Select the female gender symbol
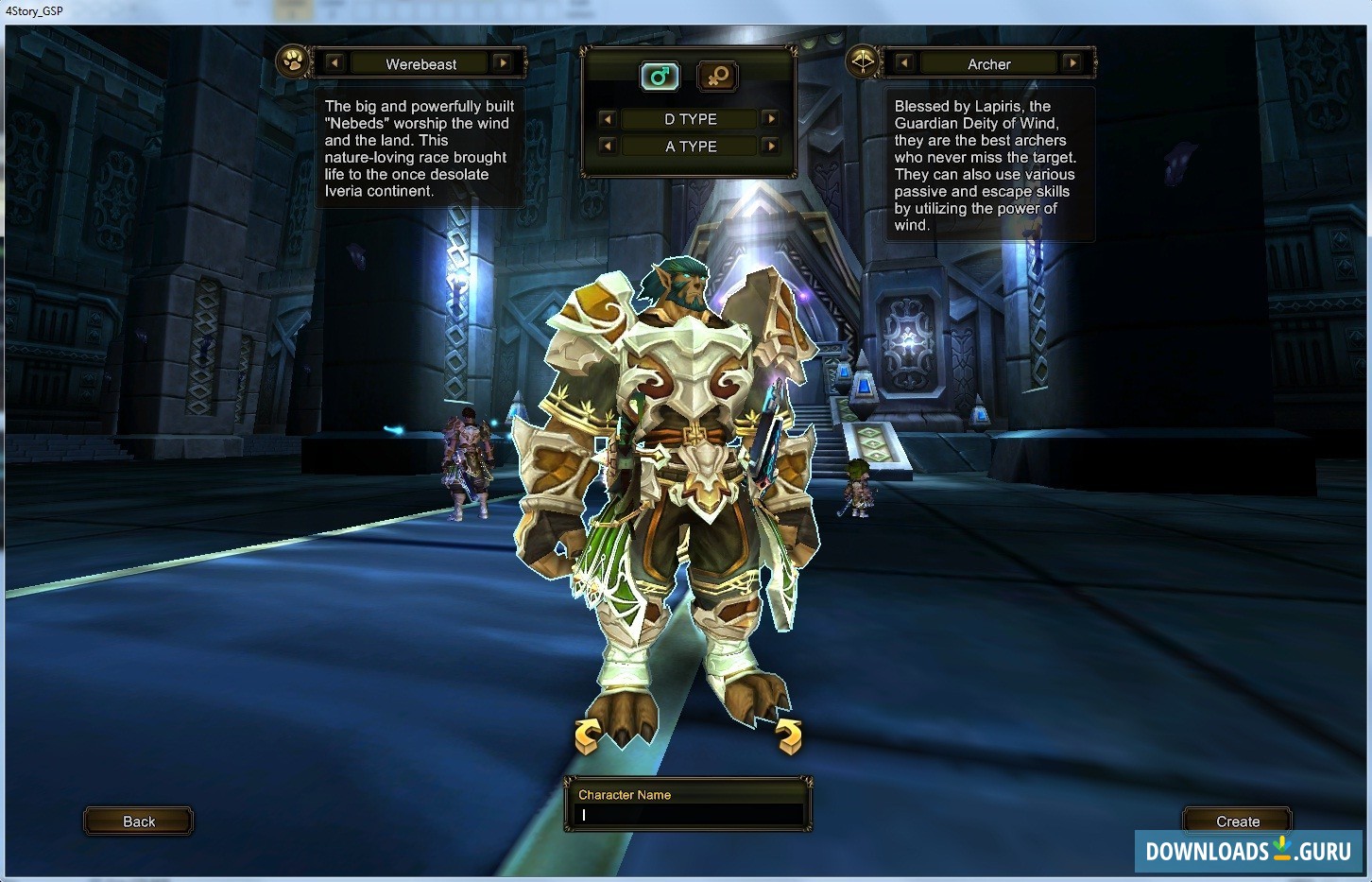The width and height of the screenshot is (1372, 882). click(717, 77)
